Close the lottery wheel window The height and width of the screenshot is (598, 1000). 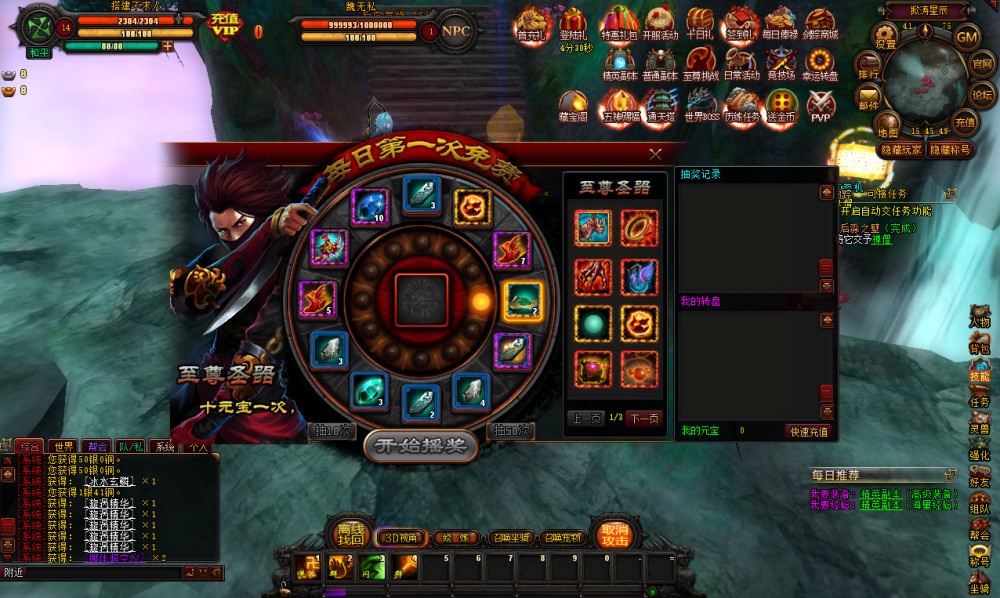655,154
